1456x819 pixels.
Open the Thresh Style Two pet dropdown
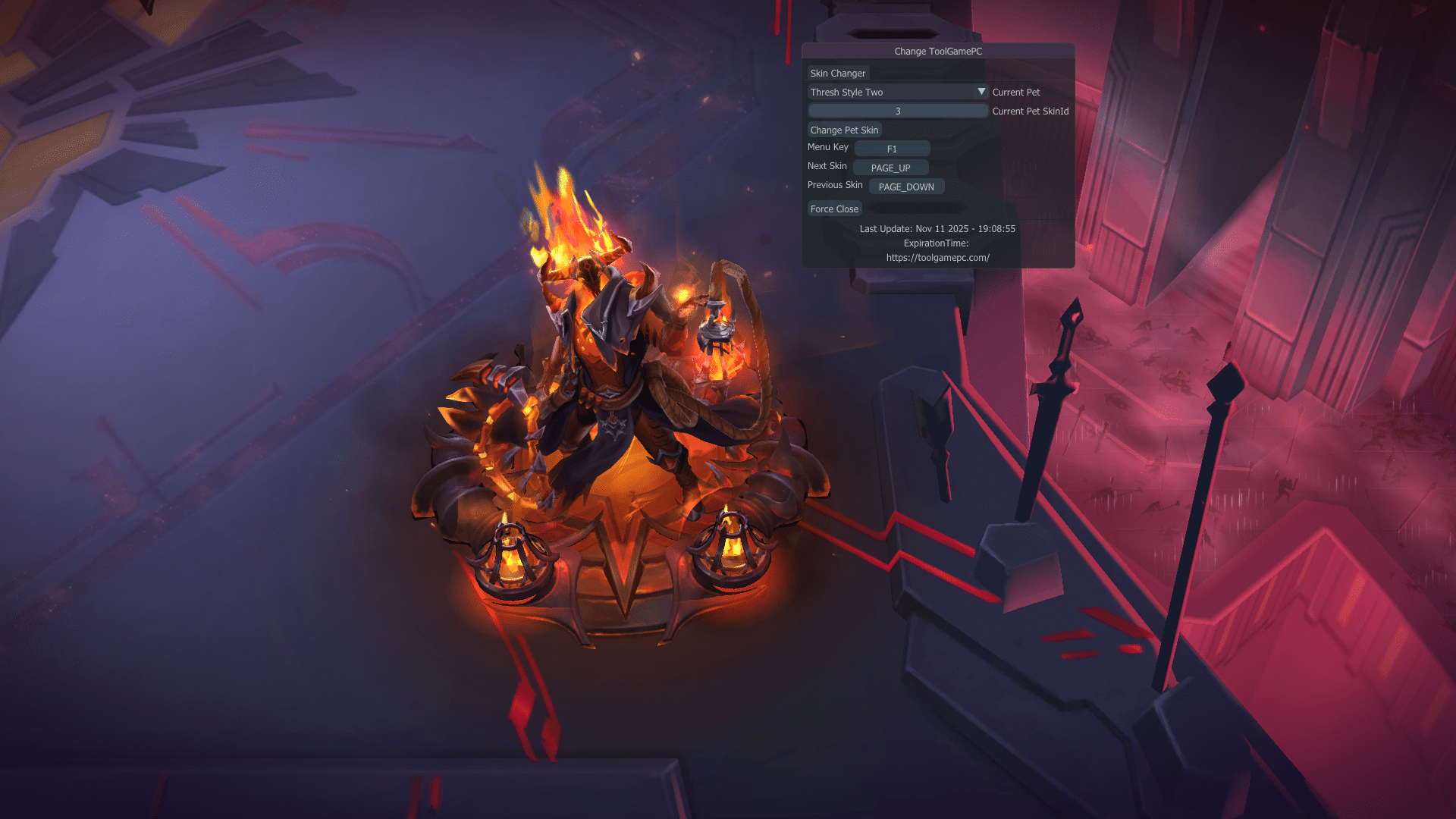coord(898,92)
